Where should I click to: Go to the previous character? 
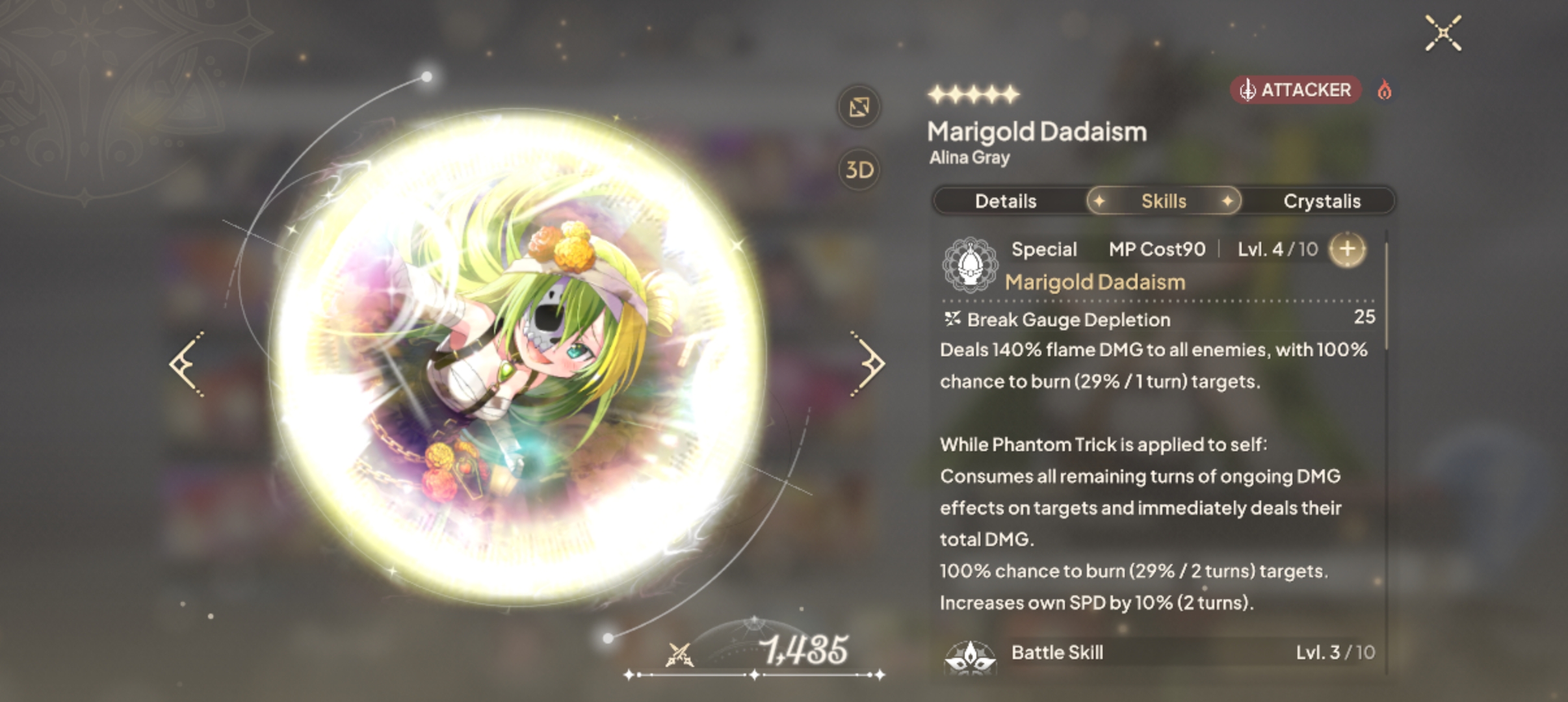point(188,363)
